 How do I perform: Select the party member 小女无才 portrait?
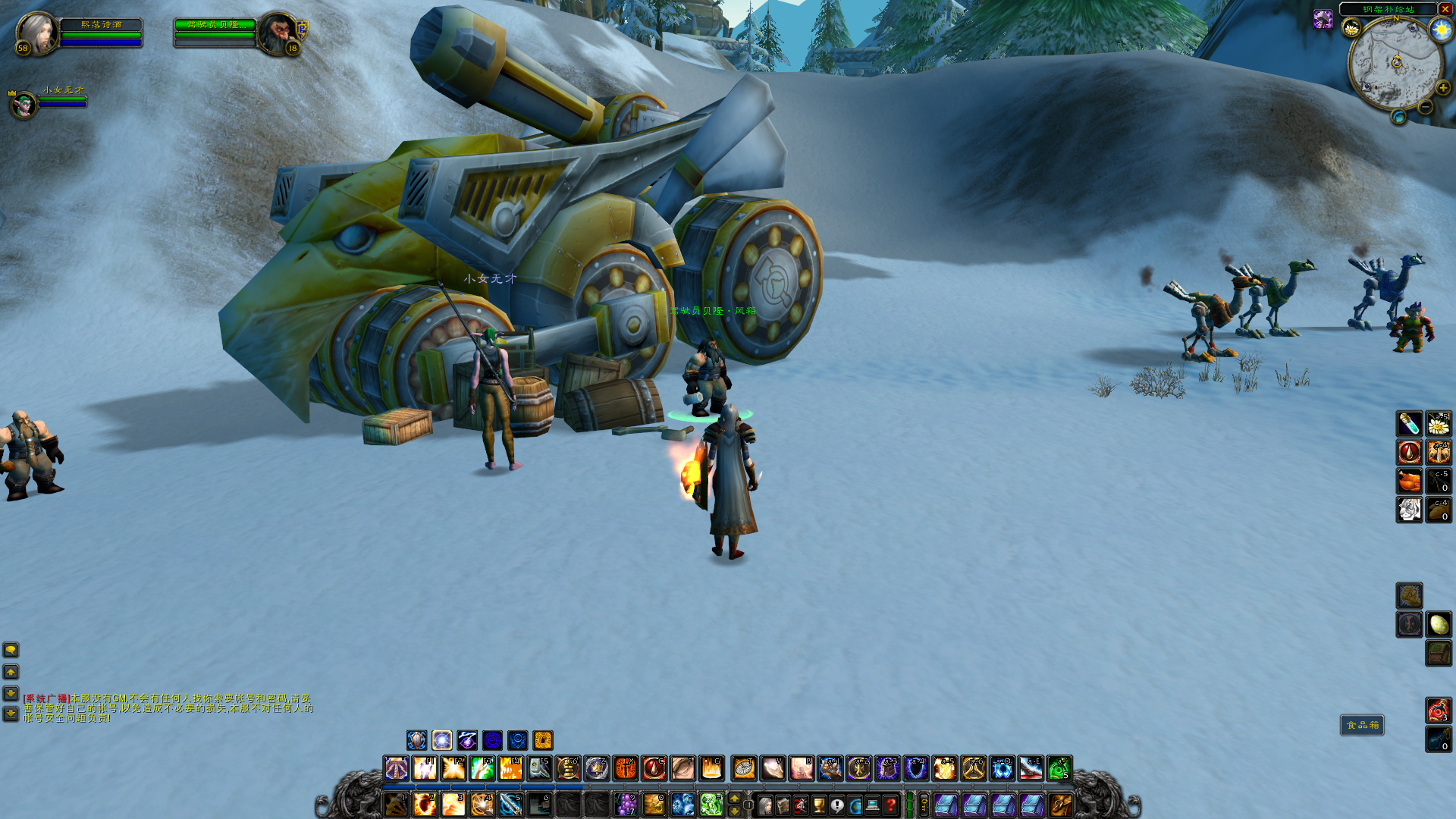(x=24, y=105)
